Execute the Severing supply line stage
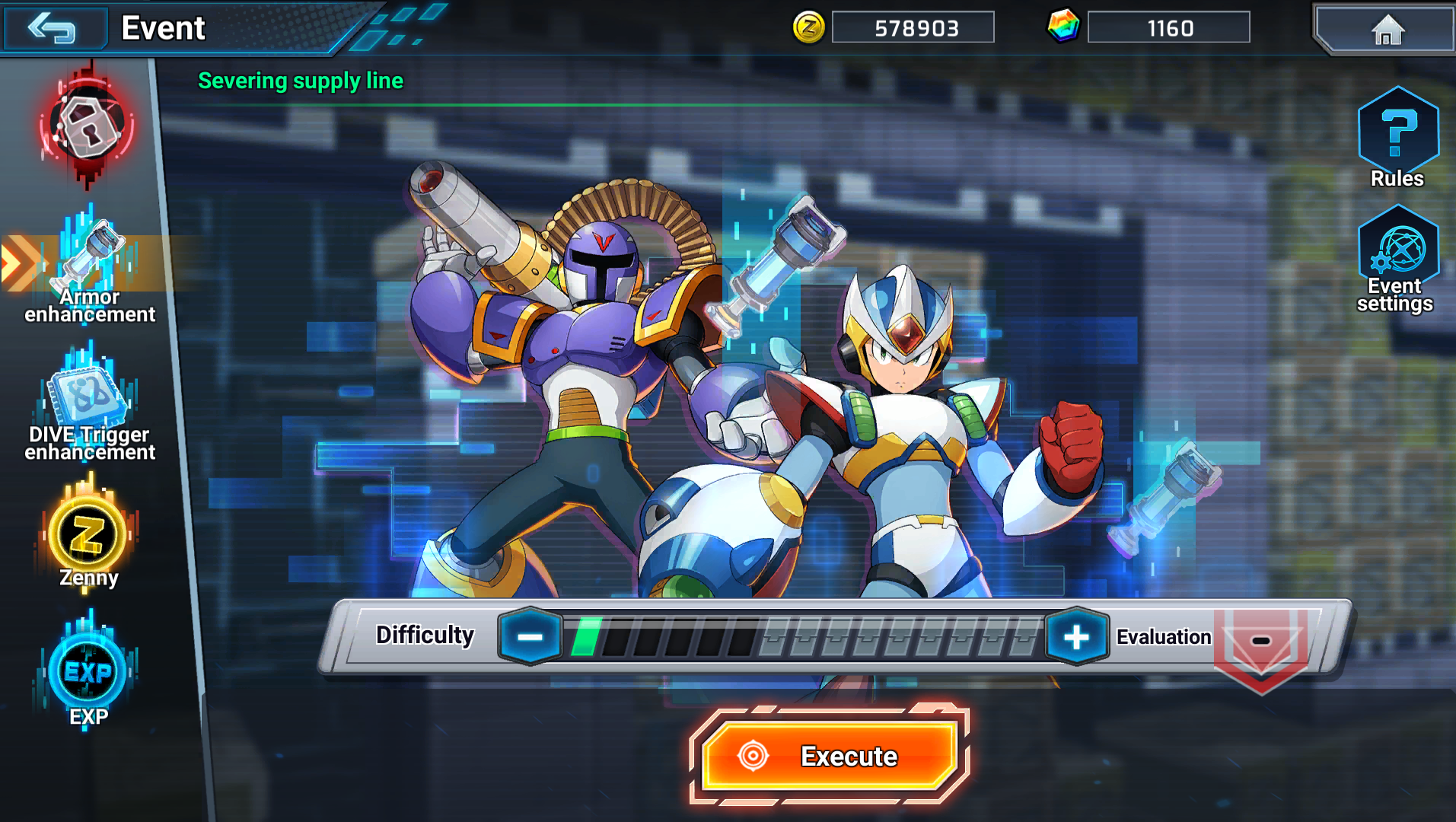 coord(828,756)
